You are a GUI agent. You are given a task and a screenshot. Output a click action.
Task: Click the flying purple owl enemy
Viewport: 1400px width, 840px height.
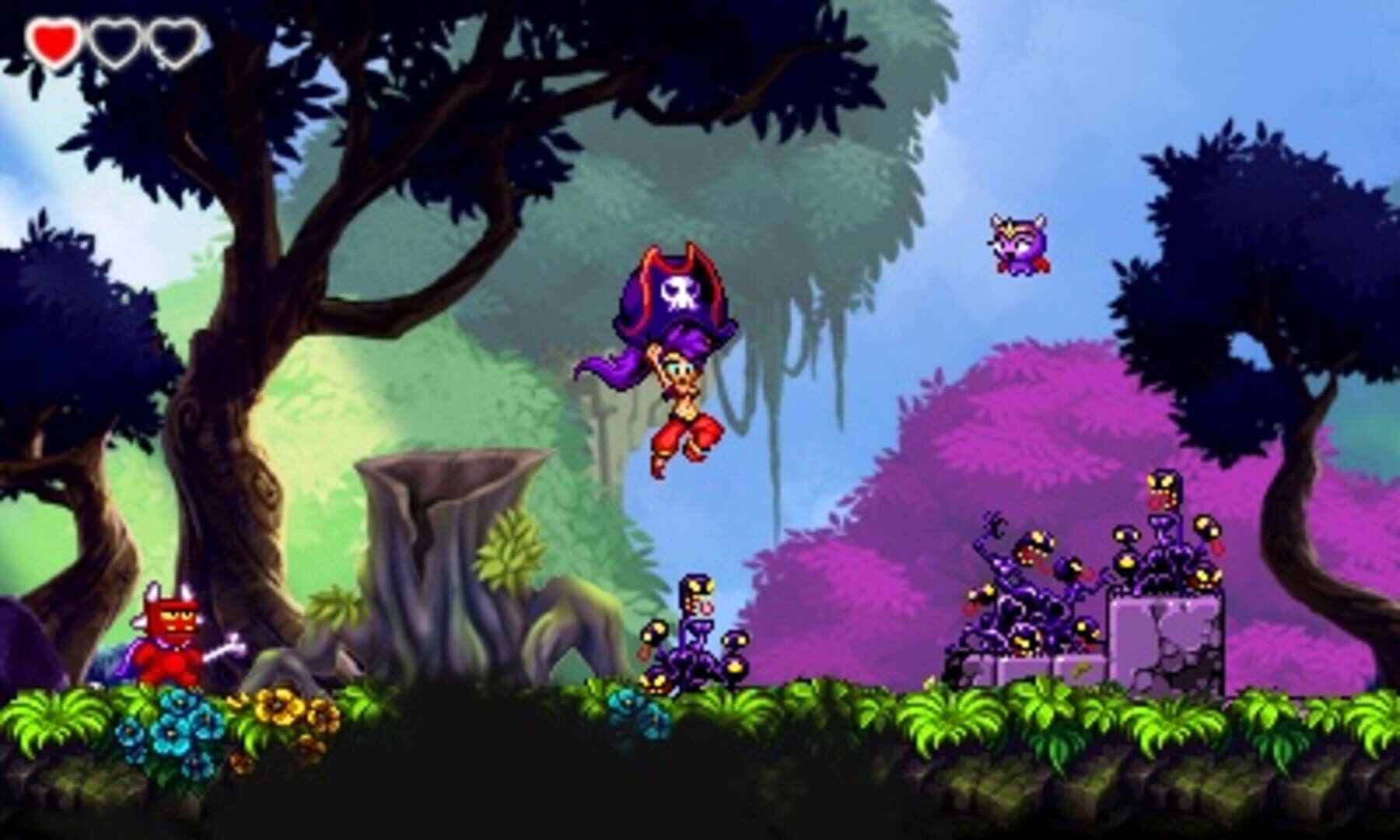tap(1019, 245)
